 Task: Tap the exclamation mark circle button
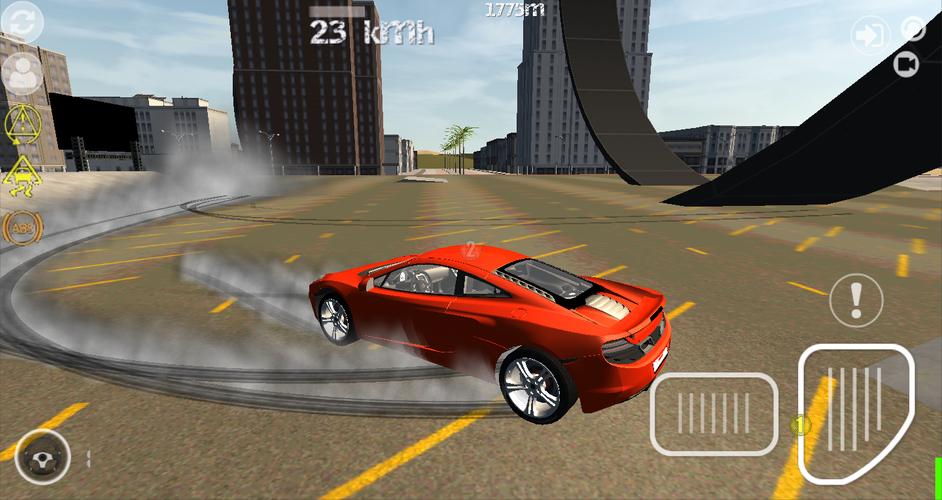(x=856, y=298)
